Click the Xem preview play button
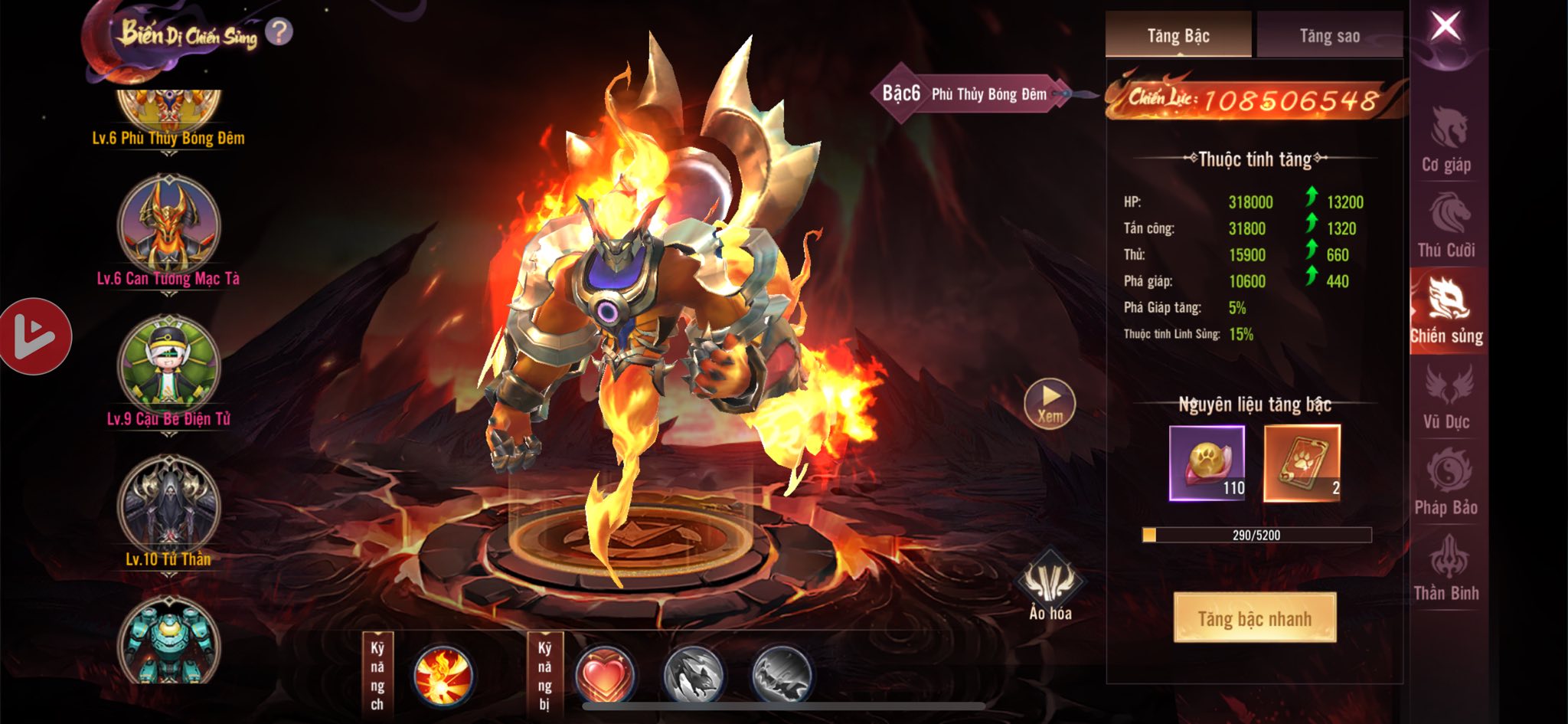Viewport: 1568px width, 724px height. tap(1050, 403)
